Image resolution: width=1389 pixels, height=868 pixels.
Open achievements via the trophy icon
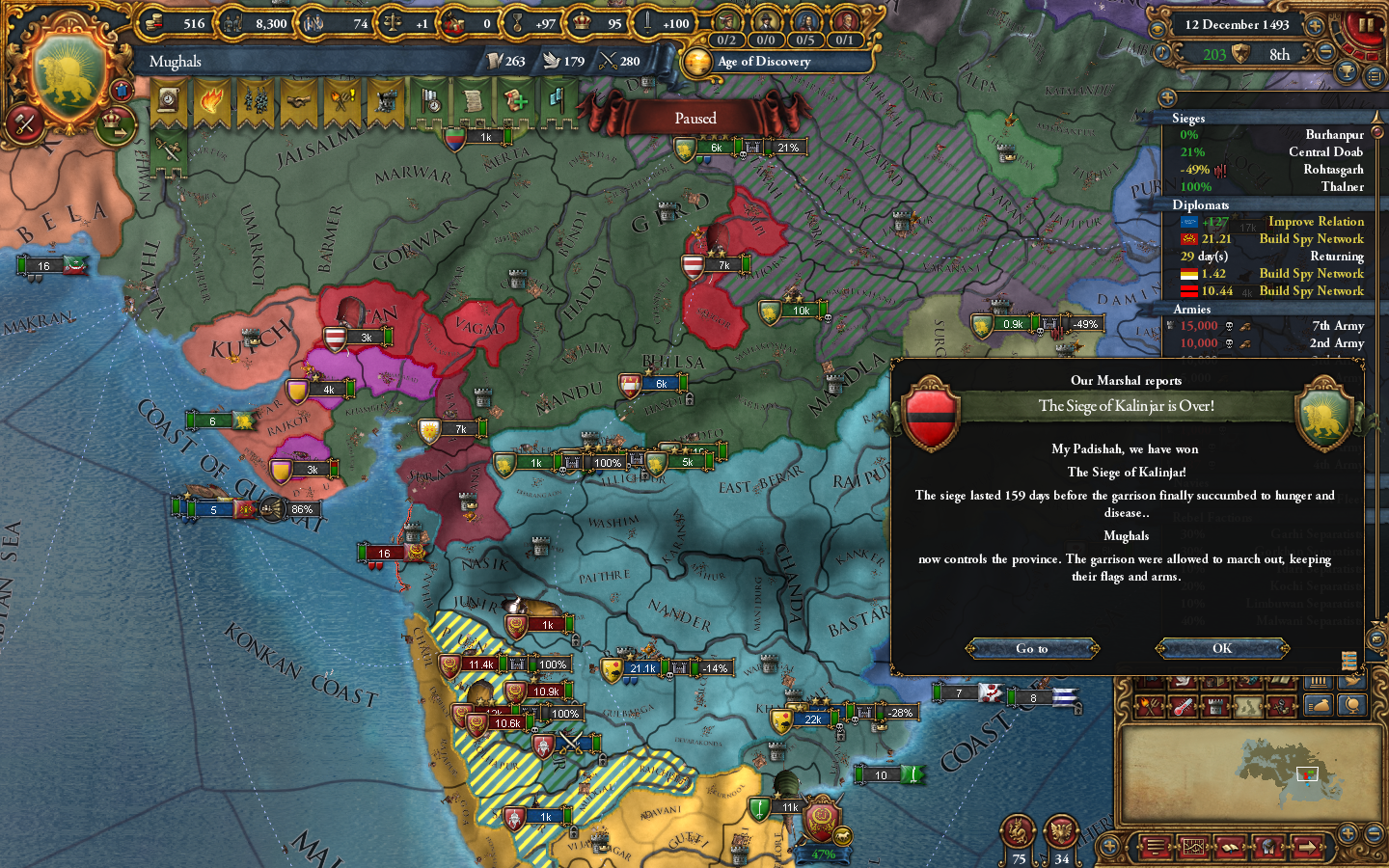(1347, 69)
